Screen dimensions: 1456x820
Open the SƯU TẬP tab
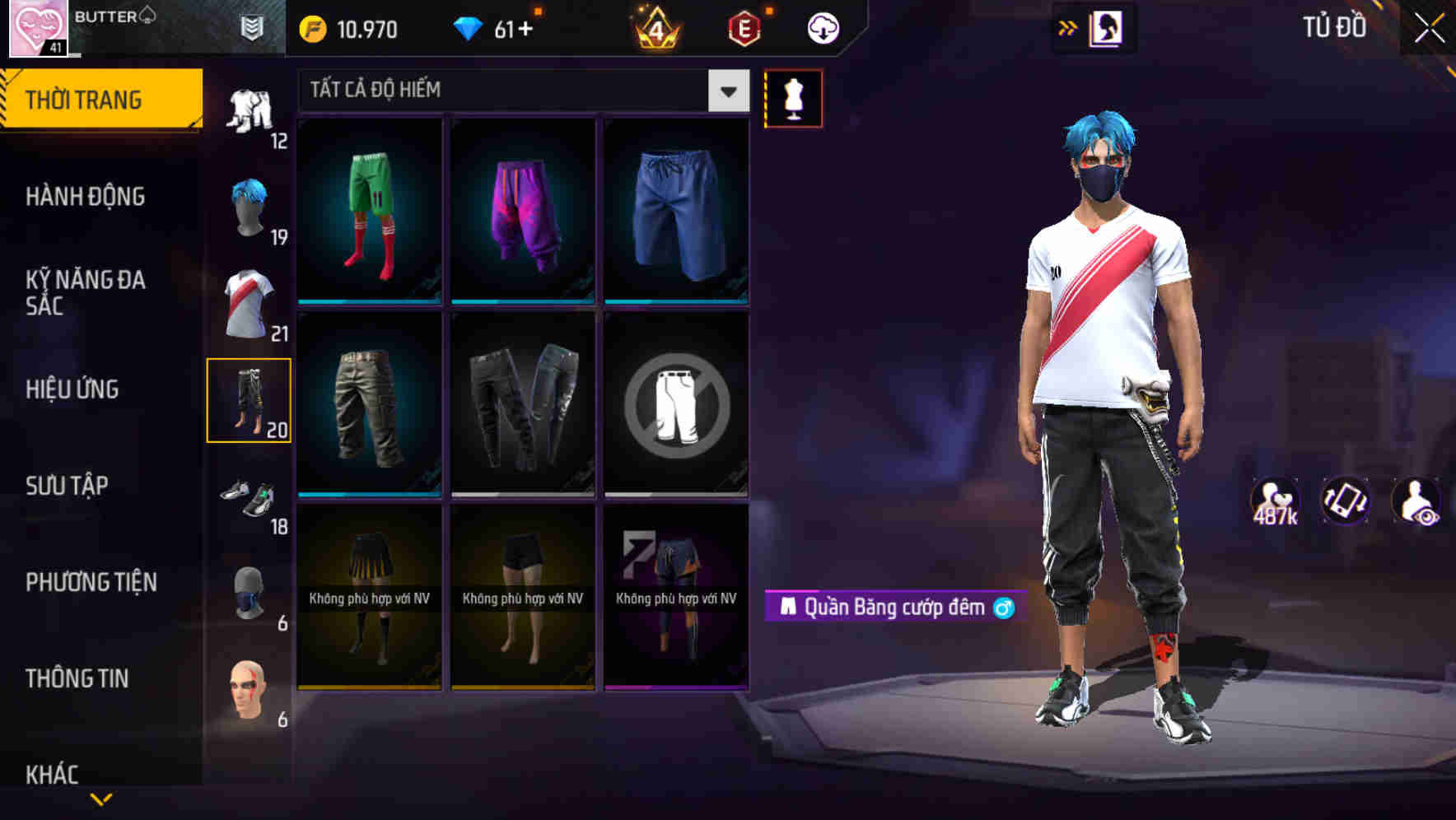[69, 486]
